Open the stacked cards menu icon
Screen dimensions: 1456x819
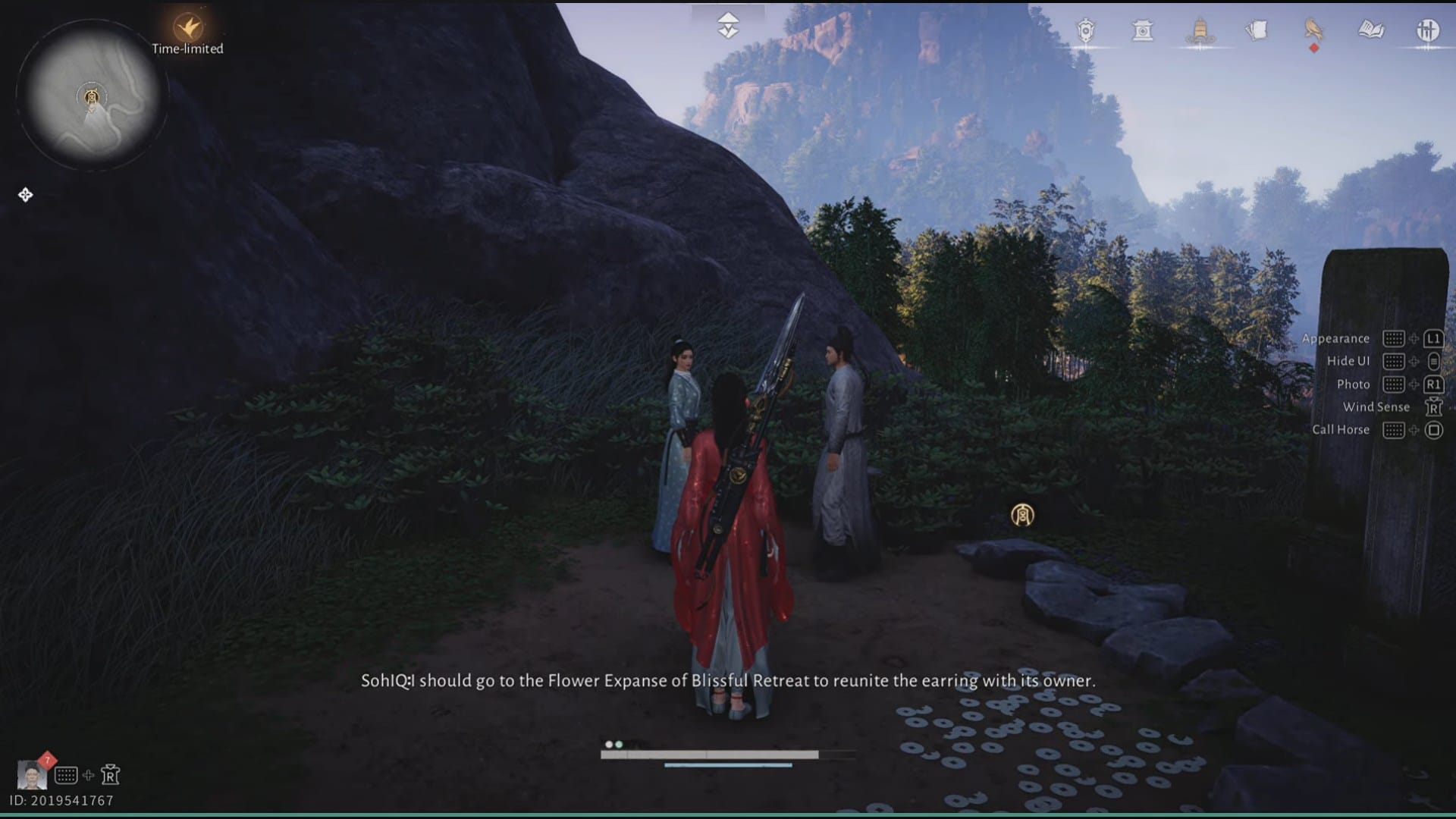point(1257,30)
